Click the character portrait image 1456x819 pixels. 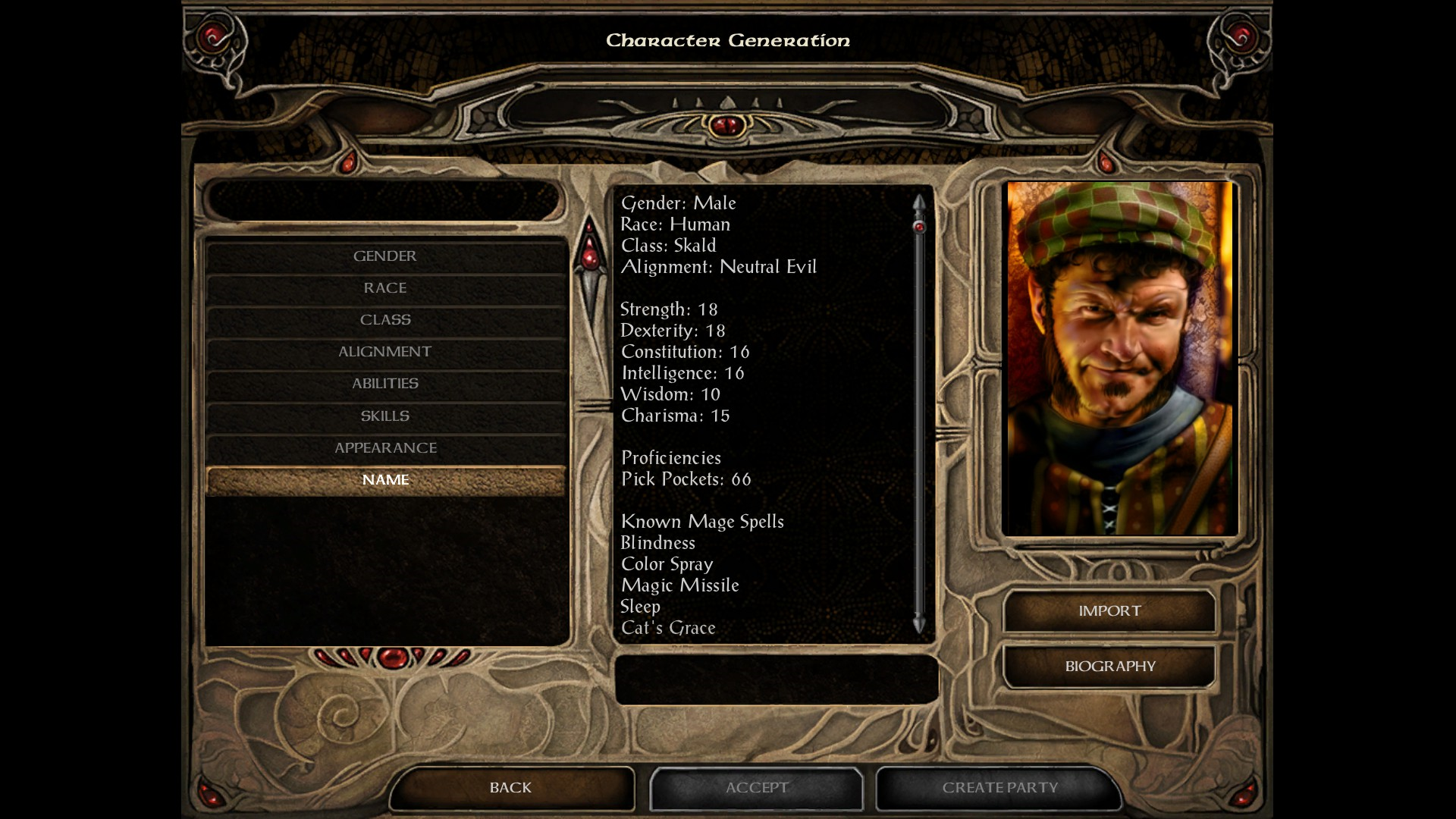1119,358
